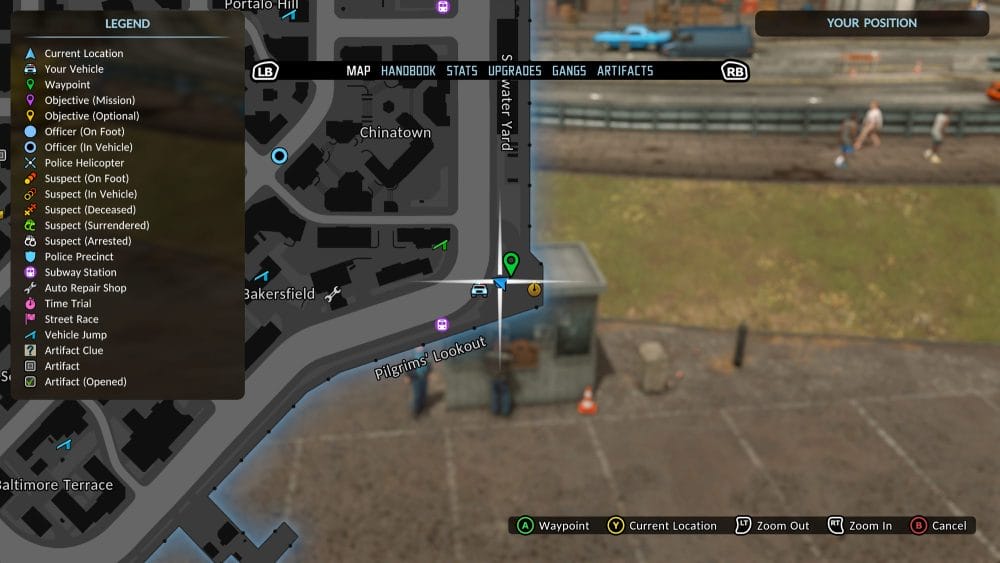This screenshot has height=563, width=1000.
Task: Click the auto repair wrench near Bakersfield
Action: coord(334,294)
